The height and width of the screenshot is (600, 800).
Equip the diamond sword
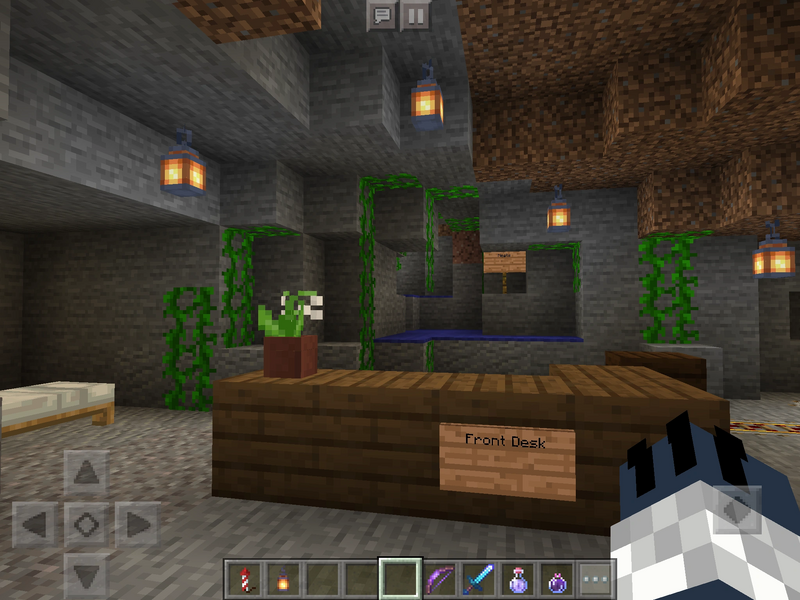[x=478, y=579]
